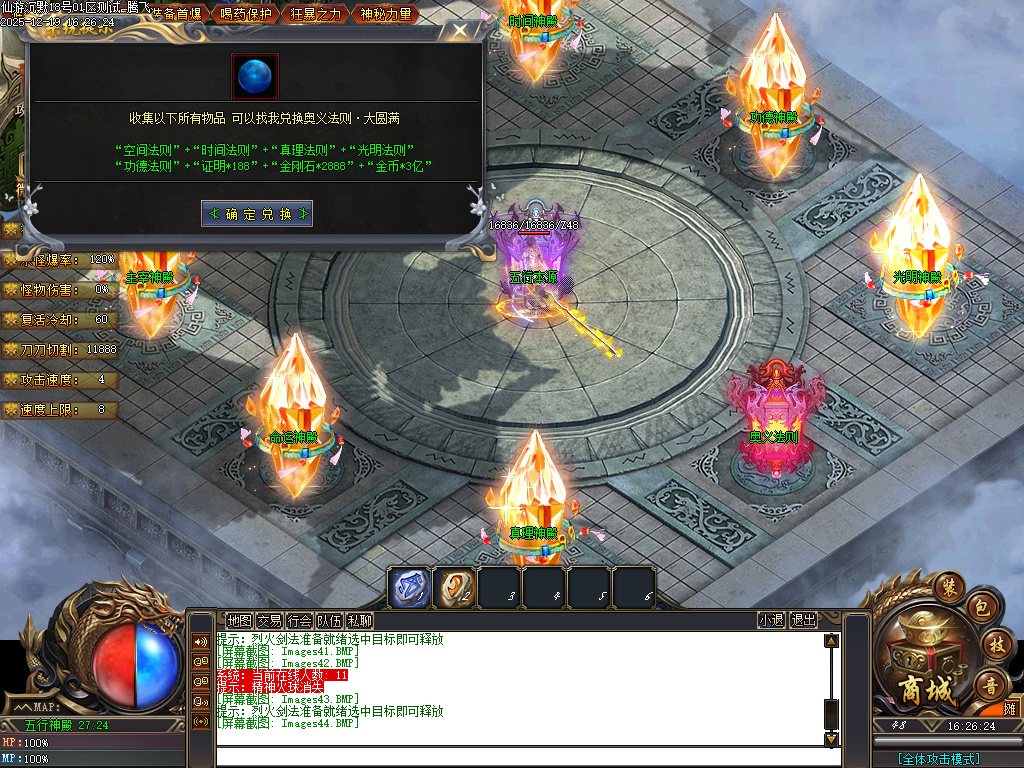Open the 队伍 team tab
The image size is (1024, 768).
coord(329,620)
